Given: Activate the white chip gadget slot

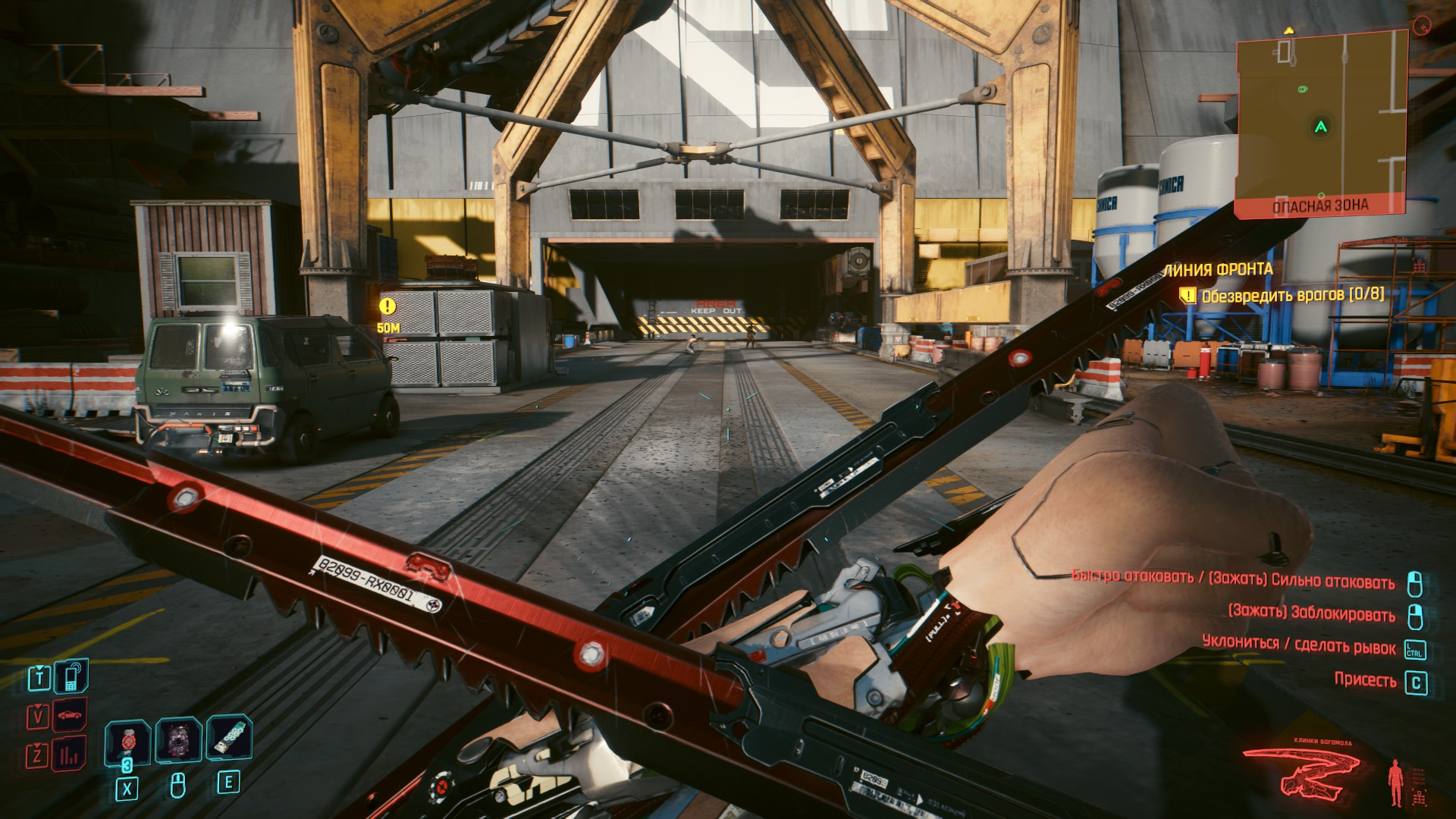Looking at the screenshot, I should (x=229, y=739).
